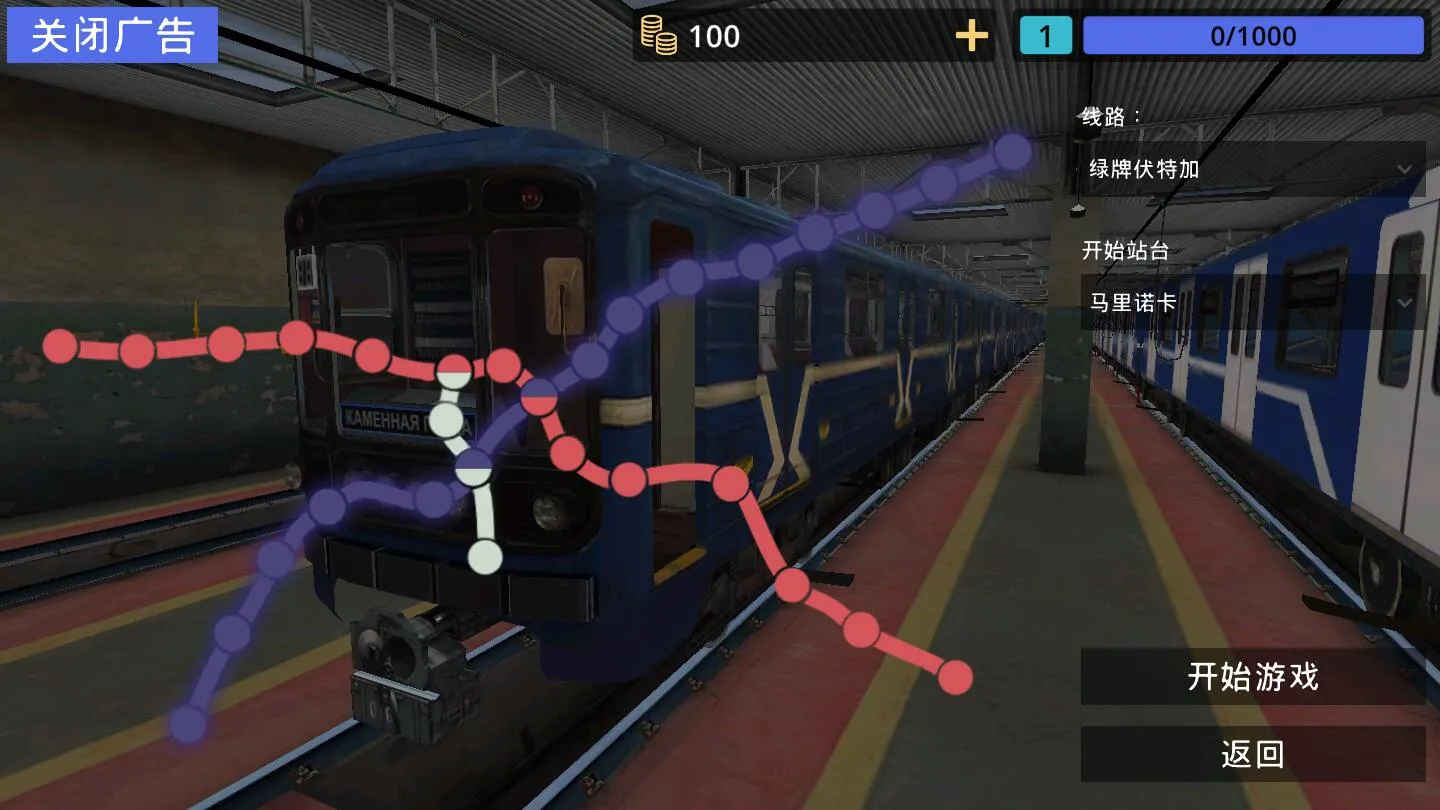This screenshot has width=1440, height=810.
Task: Close ads with 关闭广告 button
Action: (112, 36)
